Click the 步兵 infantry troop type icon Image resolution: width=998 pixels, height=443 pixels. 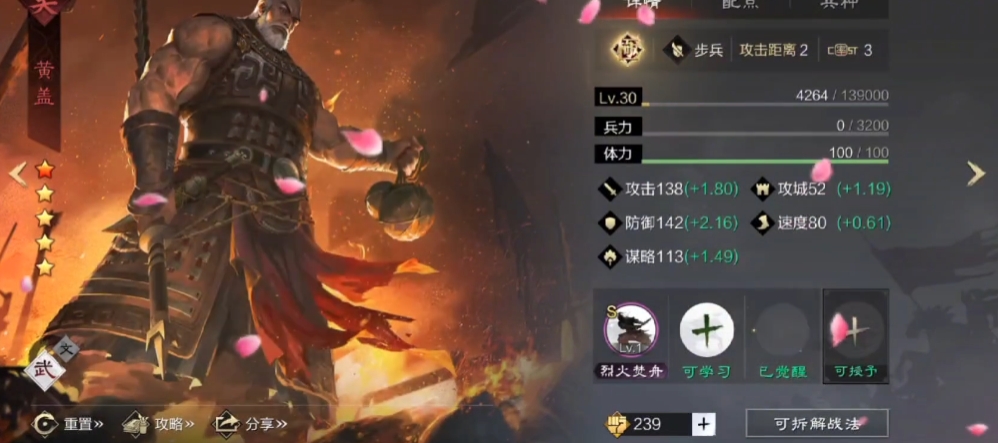(678, 50)
